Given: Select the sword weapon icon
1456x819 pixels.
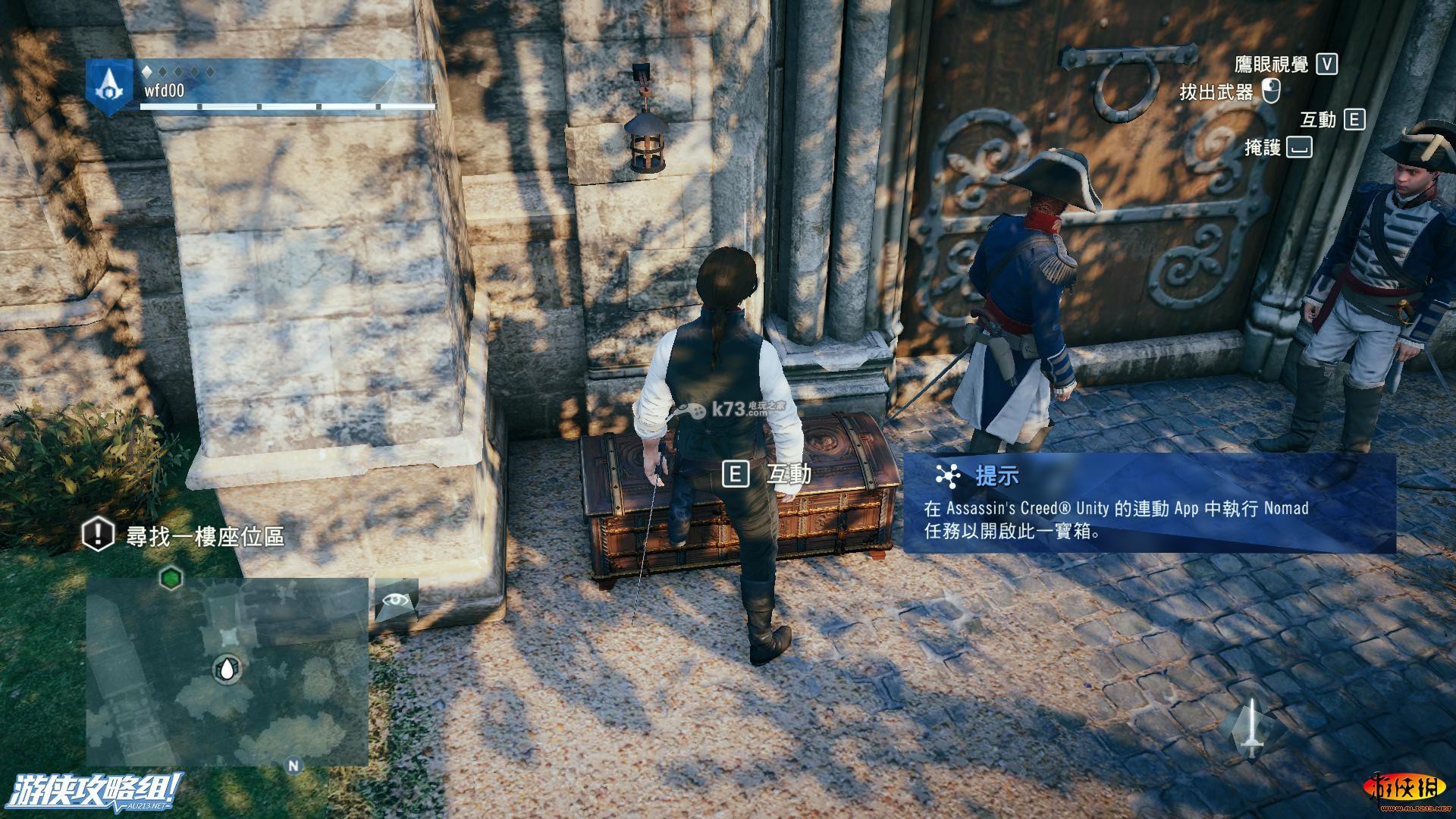Looking at the screenshot, I should [x=1251, y=729].
